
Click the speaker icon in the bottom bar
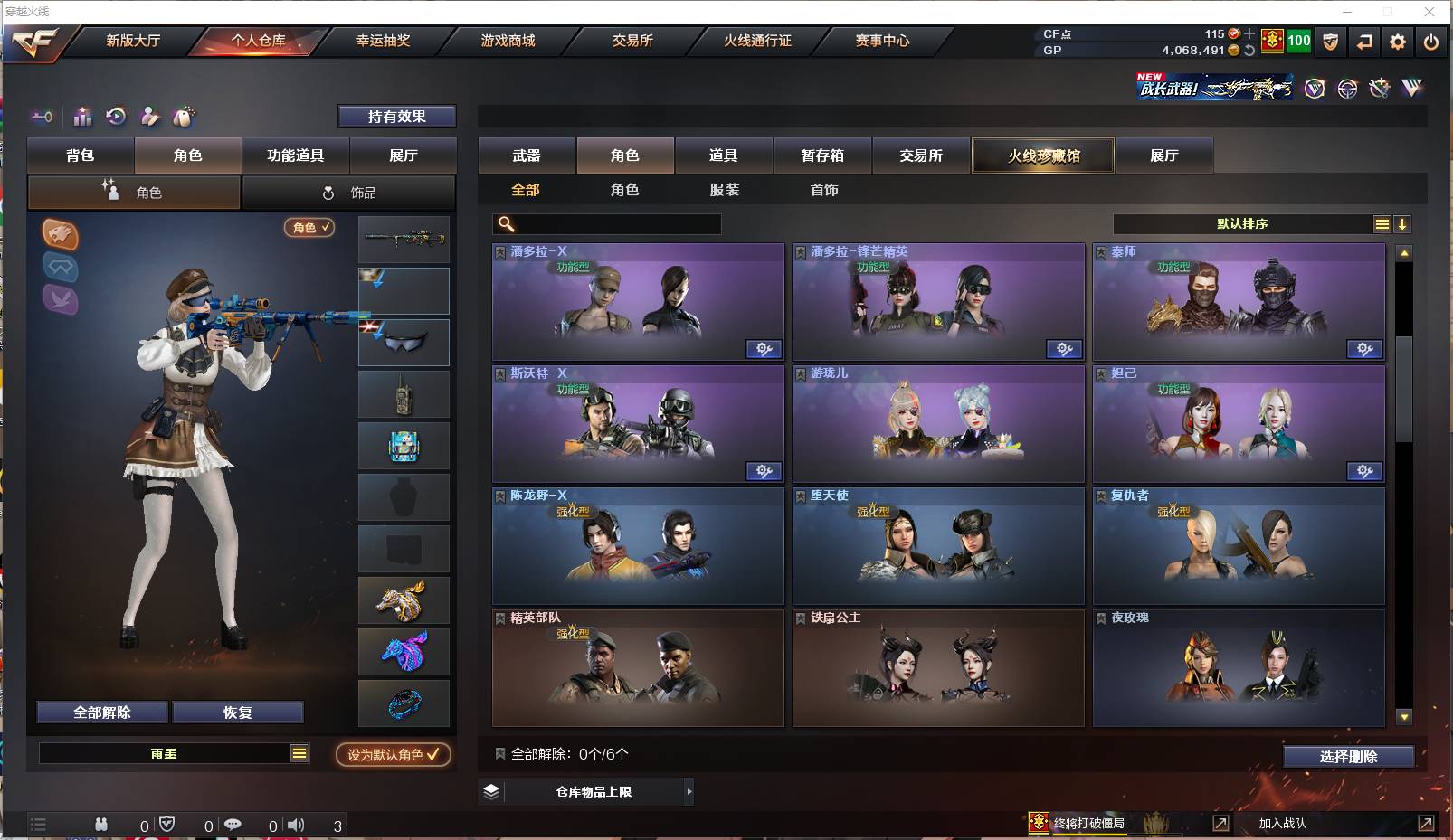(x=296, y=825)
